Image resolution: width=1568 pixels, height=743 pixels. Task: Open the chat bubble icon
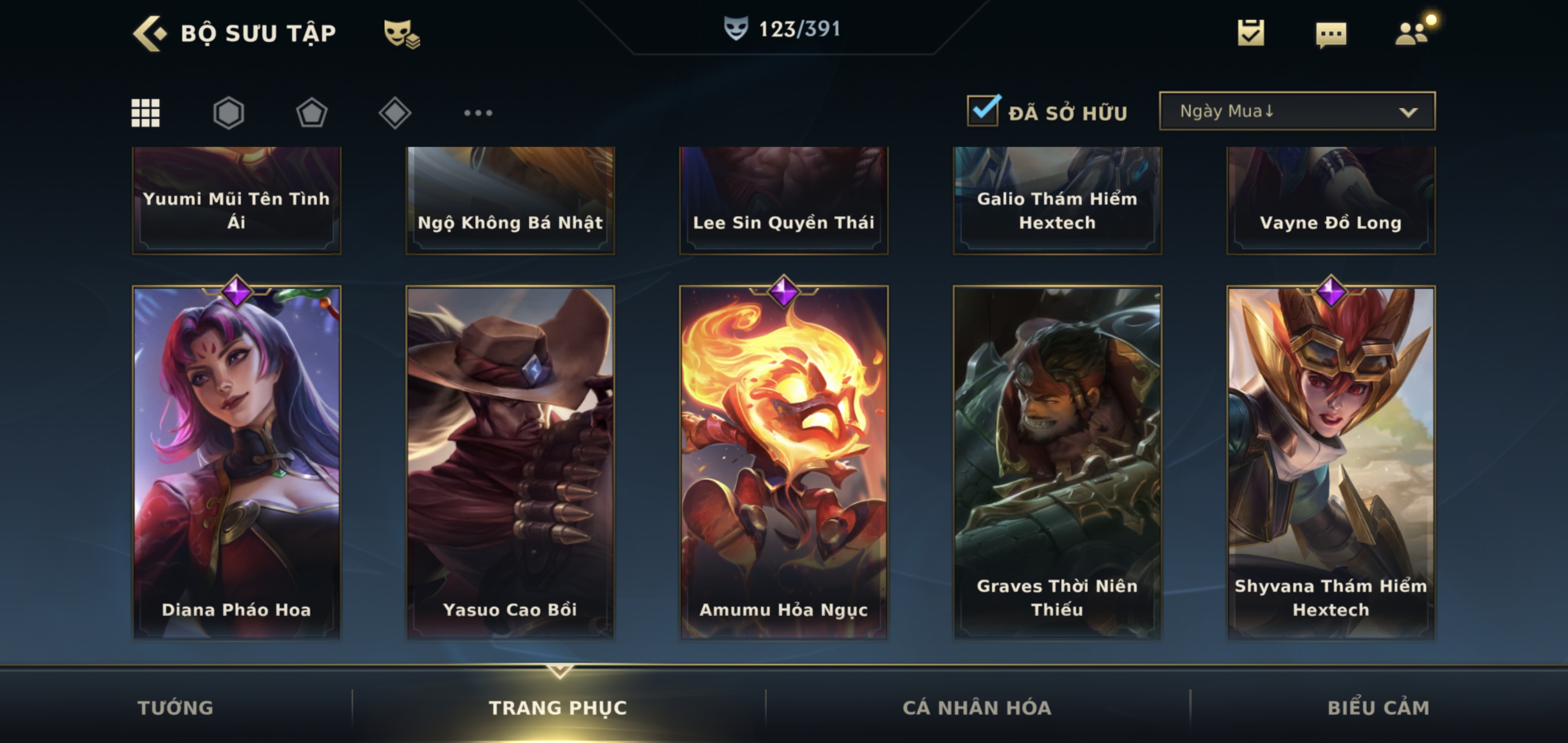click(x=1331, y=34)
